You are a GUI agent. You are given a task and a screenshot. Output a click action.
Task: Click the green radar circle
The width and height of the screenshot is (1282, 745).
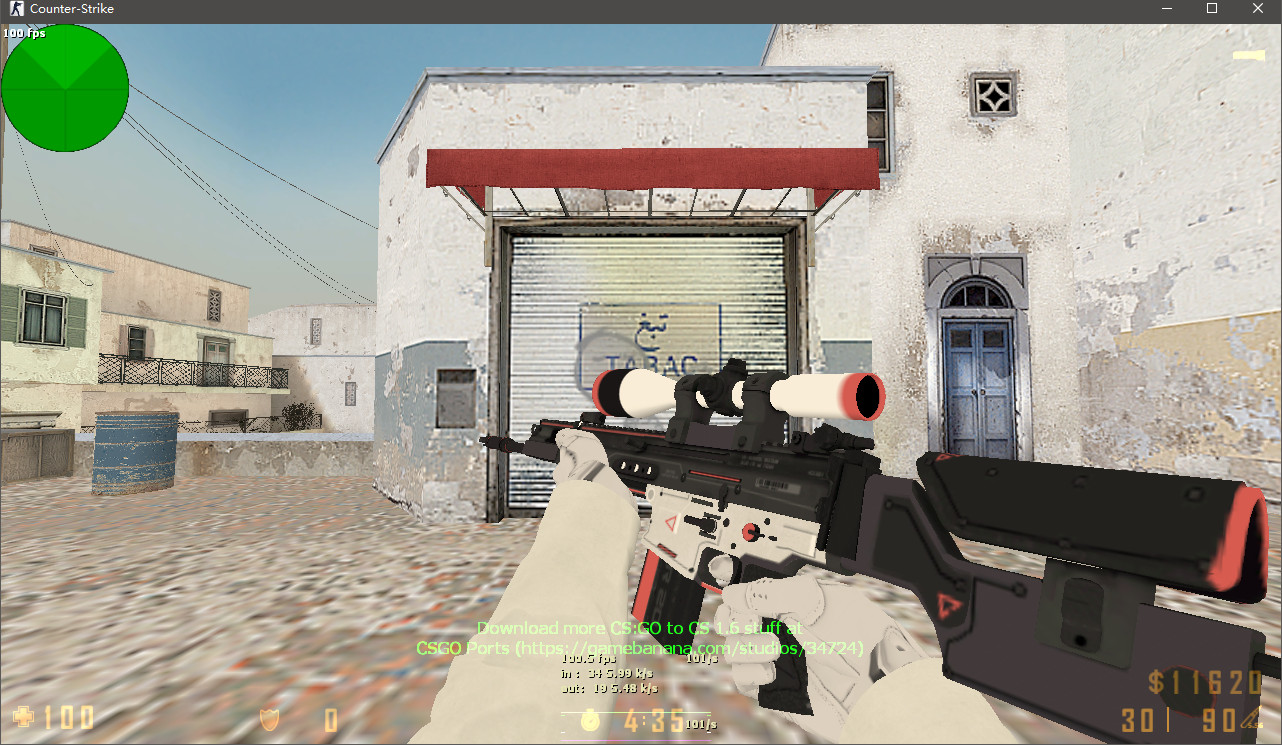pos(64,88)
